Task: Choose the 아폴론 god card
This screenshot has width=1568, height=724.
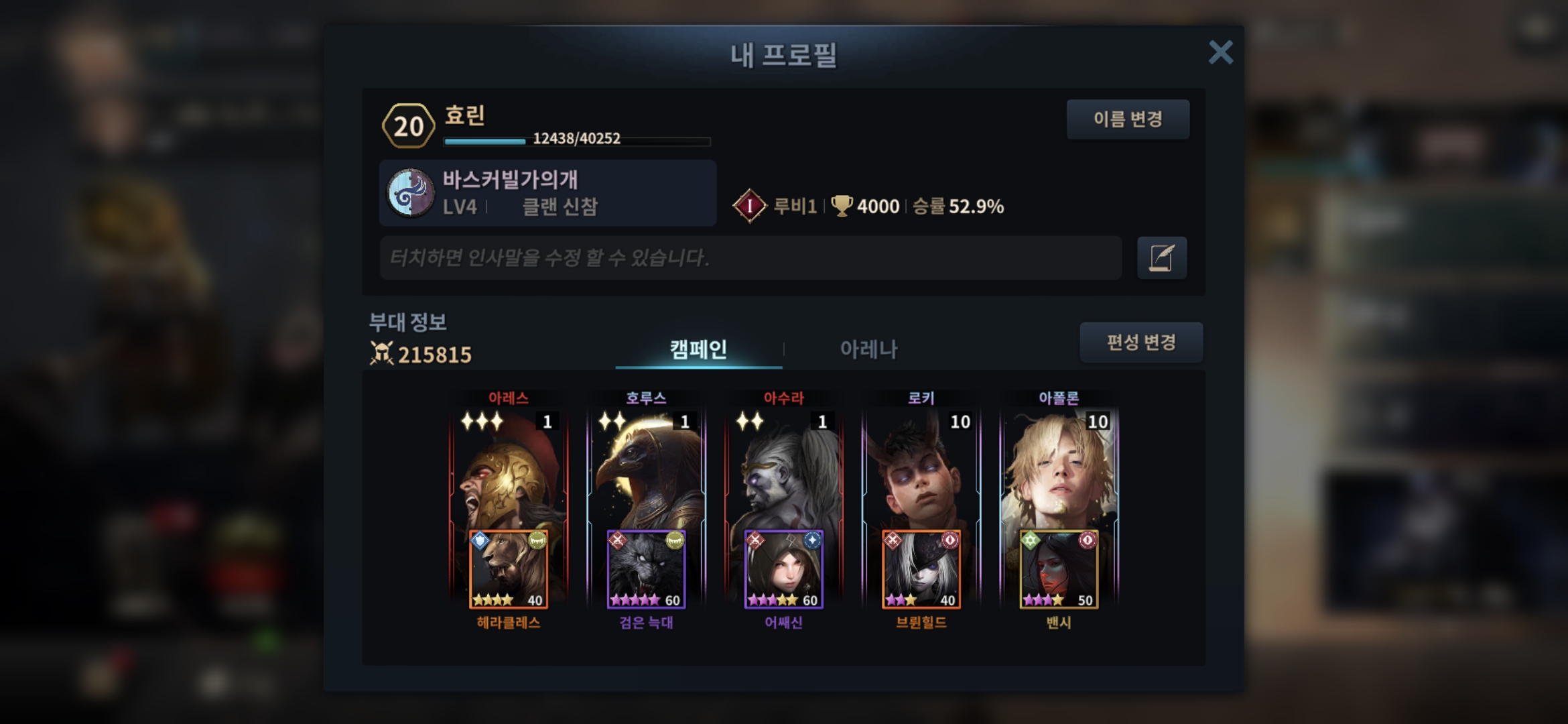Action: click(1059, 469)
